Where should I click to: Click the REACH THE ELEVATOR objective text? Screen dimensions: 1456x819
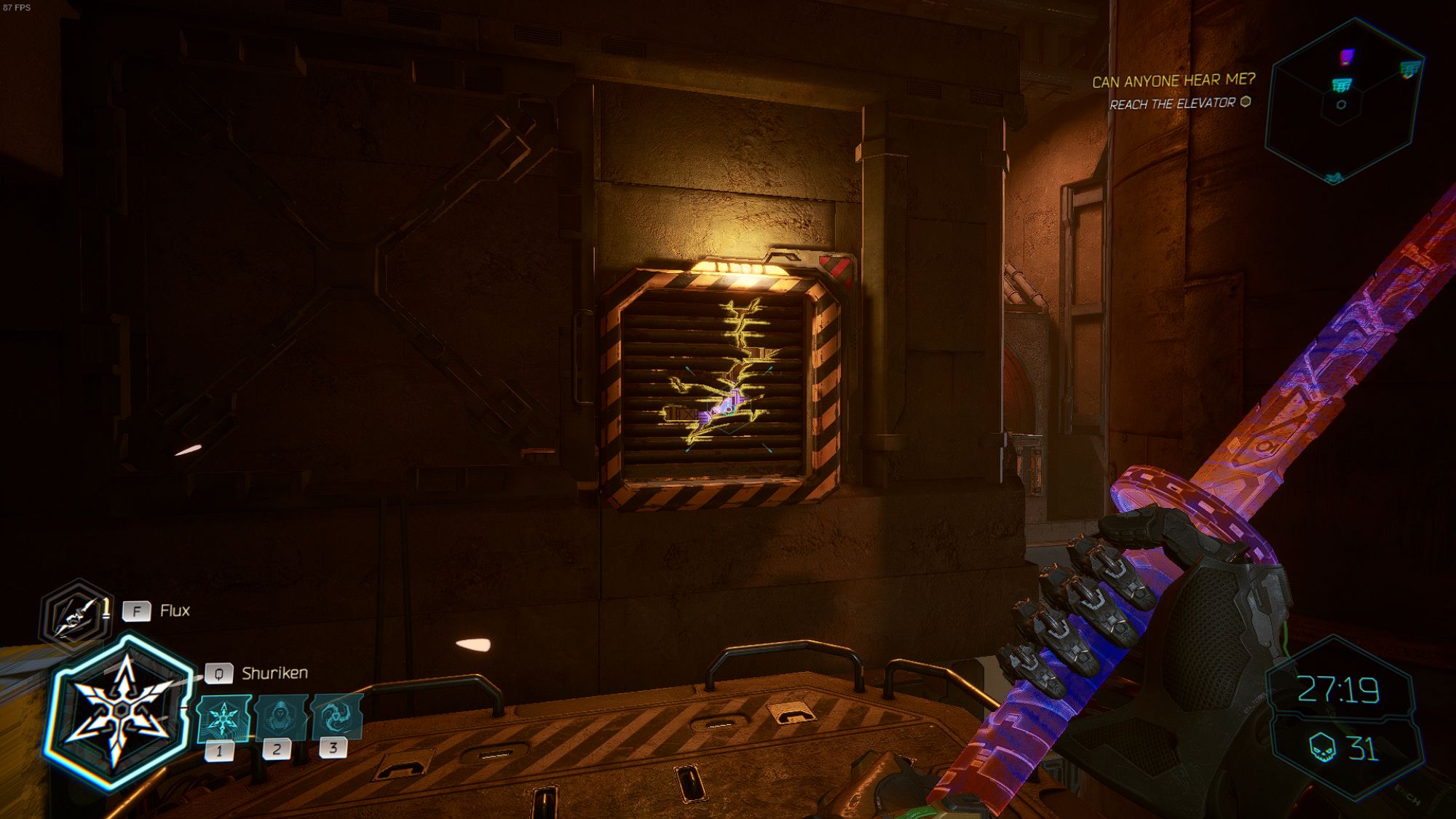coord(1175,104)
